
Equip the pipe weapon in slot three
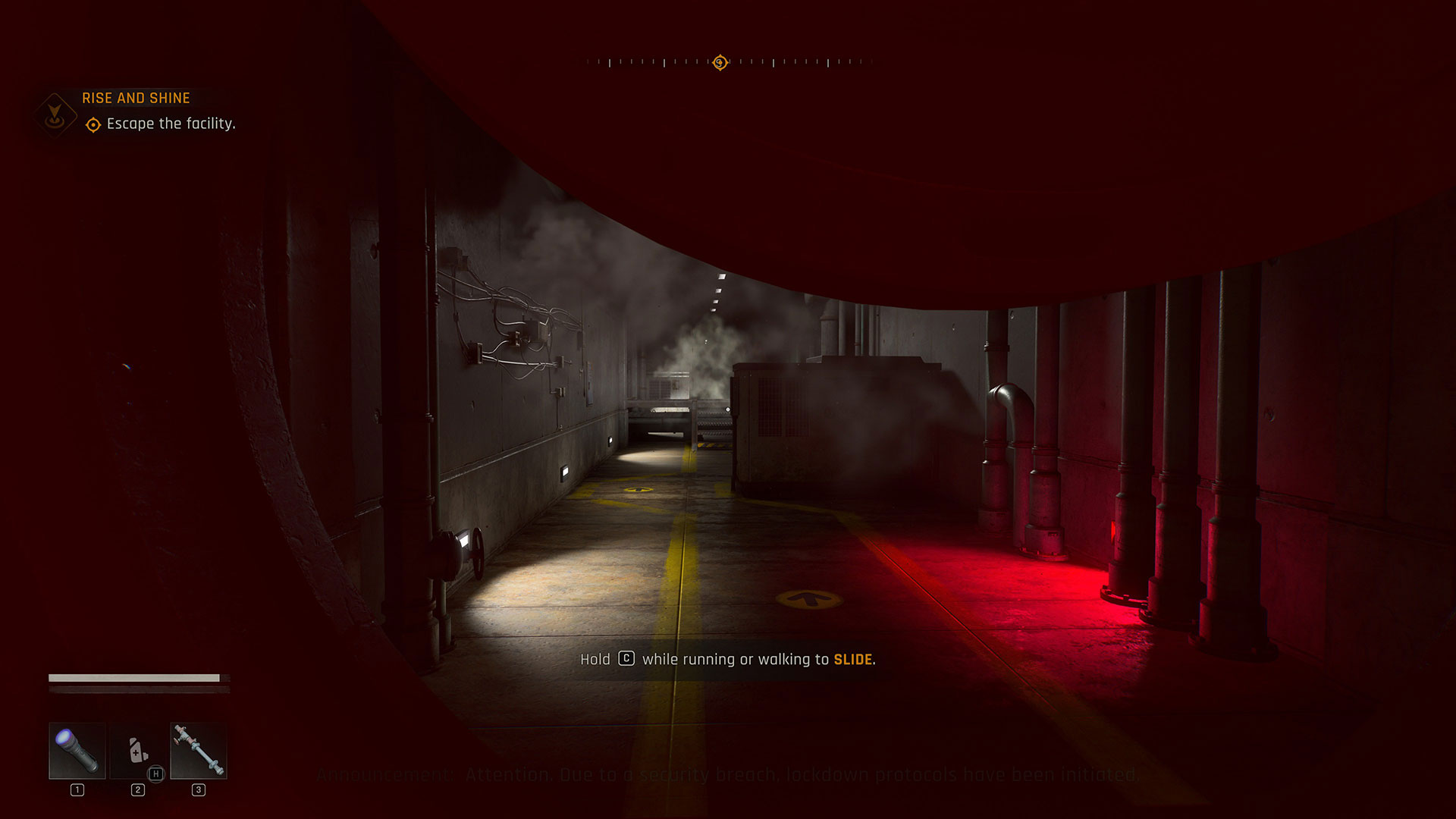click(x=199, y=751)
